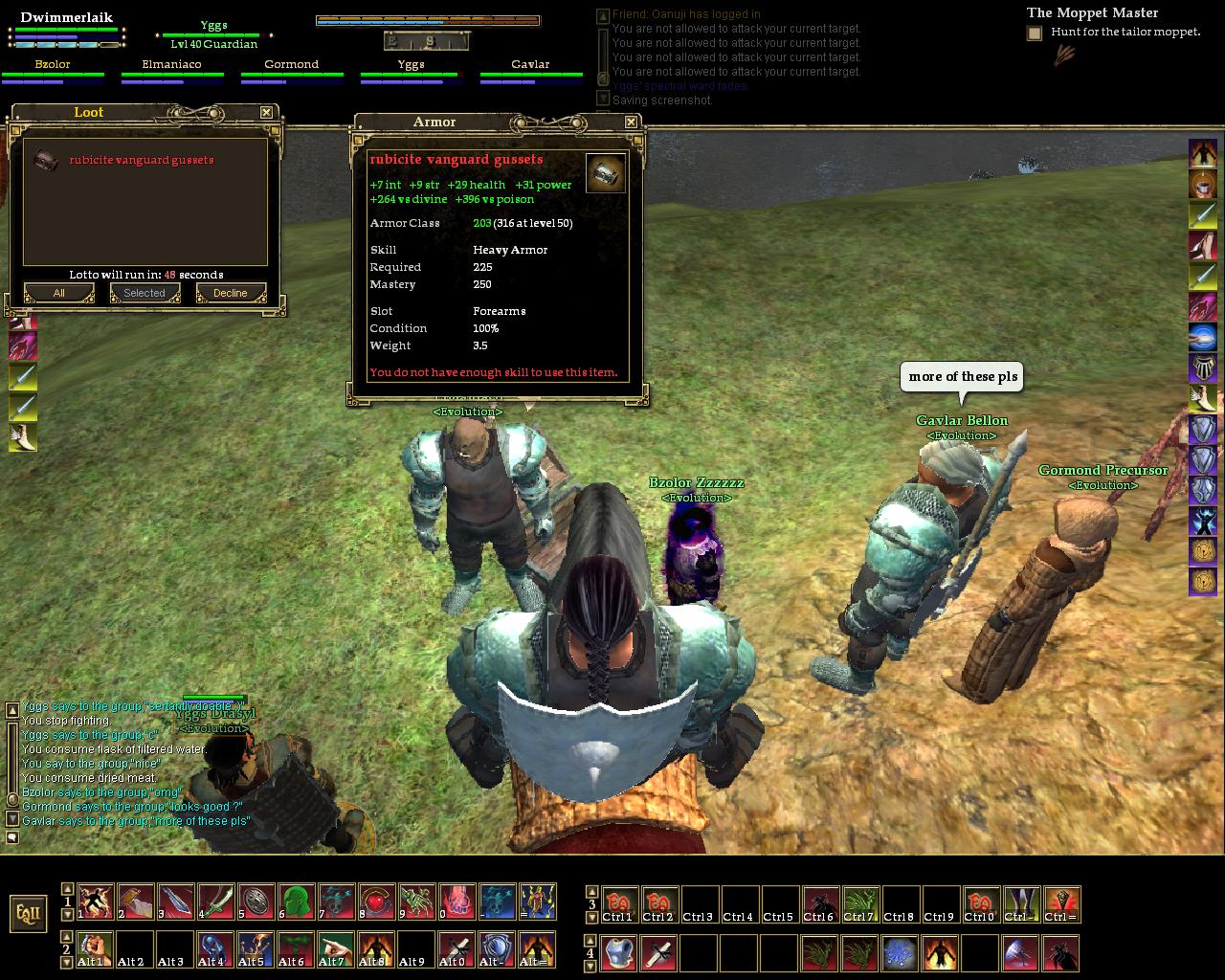Image resolution: width=1225 pixels, height=980 pixels.
Task: Use the round shield ability in slot 5
Action: coord(256,902)
